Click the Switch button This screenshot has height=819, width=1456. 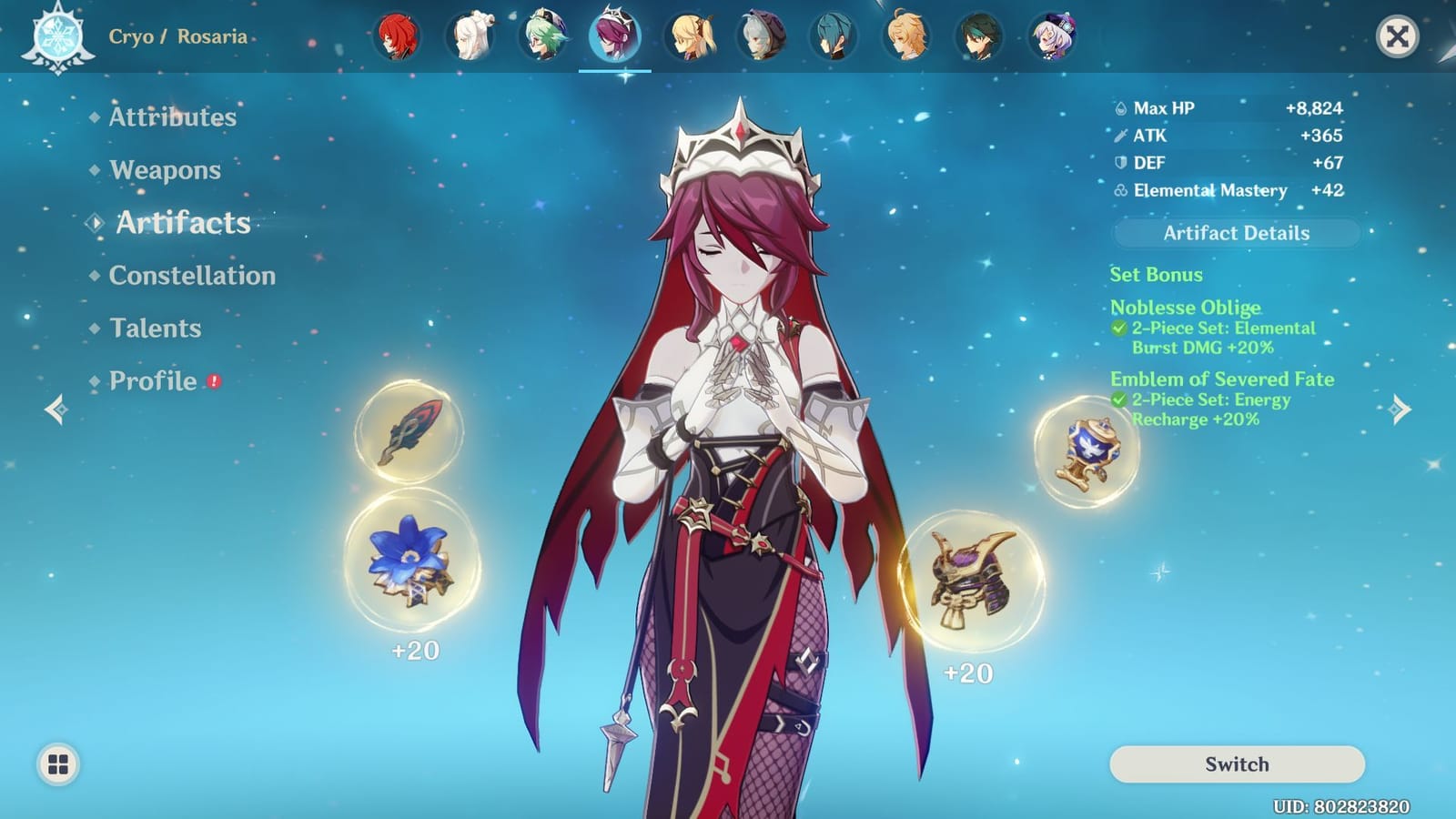click(x=1236, y=764)
